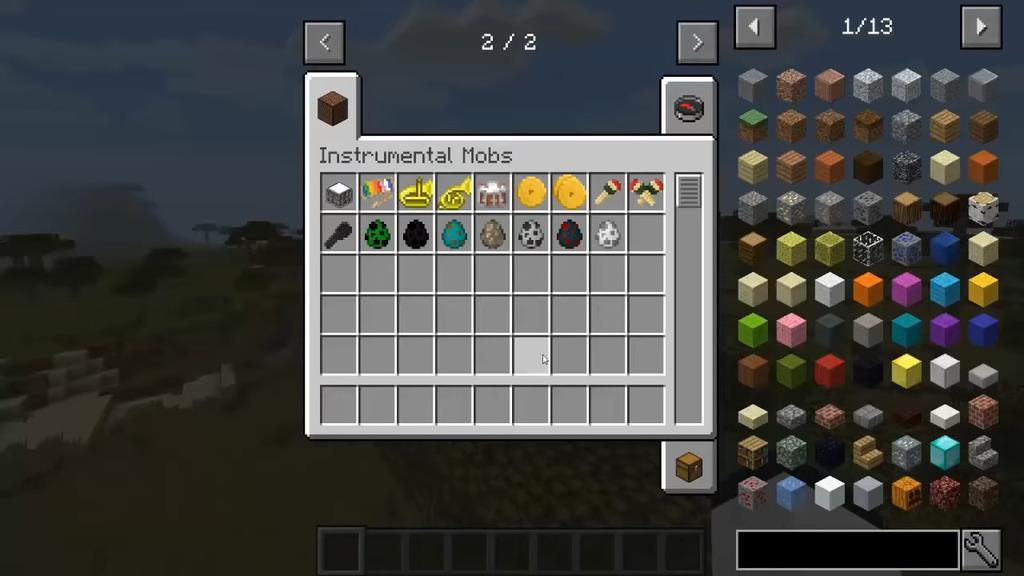This screenshot has height=576, width=1024.
Task: Show the next JEI item list page
Action: (980, 27)
